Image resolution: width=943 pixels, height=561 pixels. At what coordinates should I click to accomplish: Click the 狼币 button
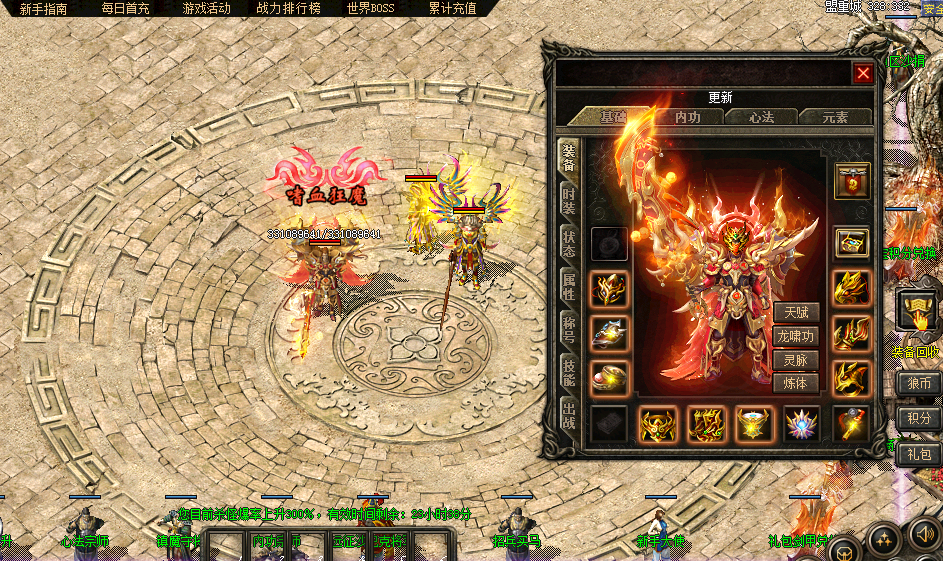tap(918, 384)
